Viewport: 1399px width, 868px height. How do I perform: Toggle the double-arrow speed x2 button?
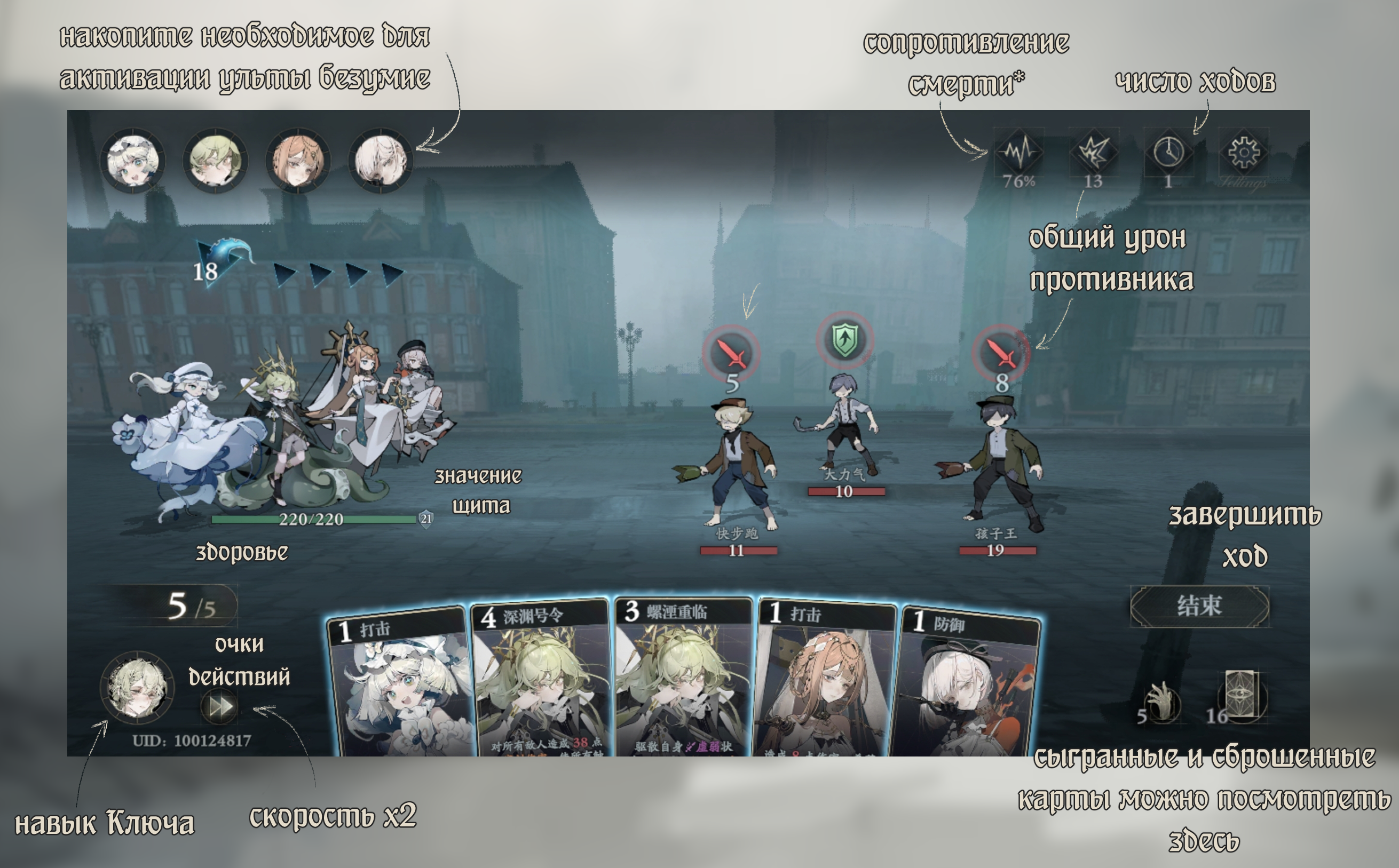[219, 707]
